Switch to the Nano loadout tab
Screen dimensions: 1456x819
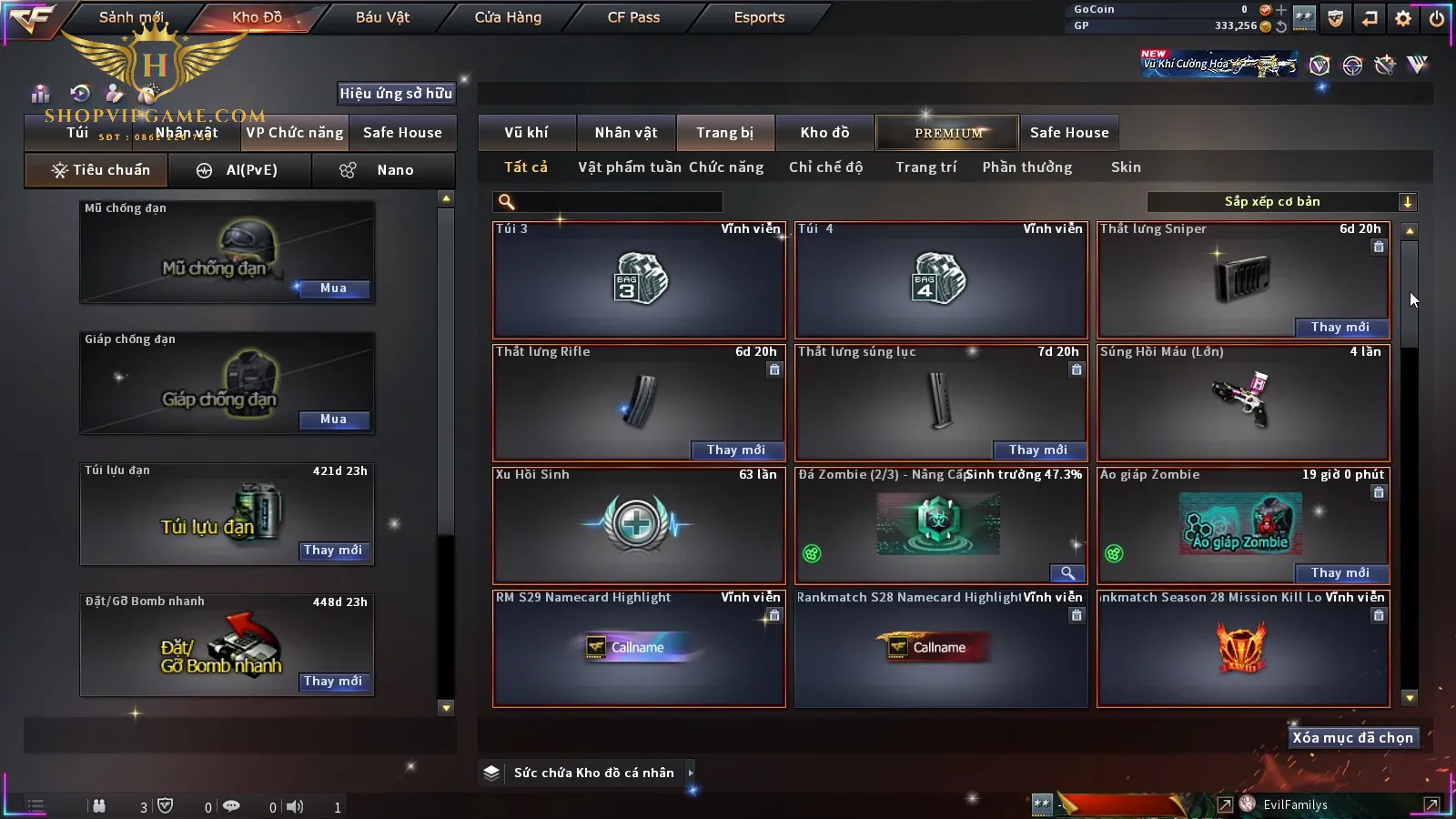coord(383,170)
